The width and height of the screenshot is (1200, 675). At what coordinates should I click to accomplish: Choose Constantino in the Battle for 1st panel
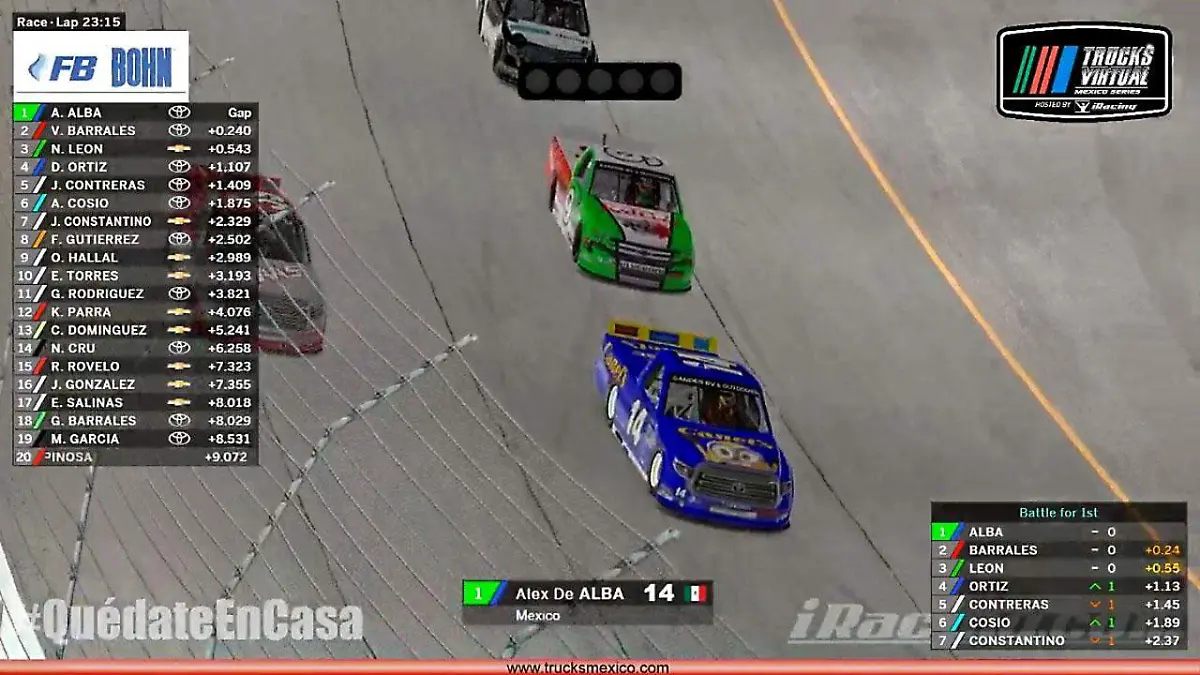pyautogui.click(x=1058, y=640)
